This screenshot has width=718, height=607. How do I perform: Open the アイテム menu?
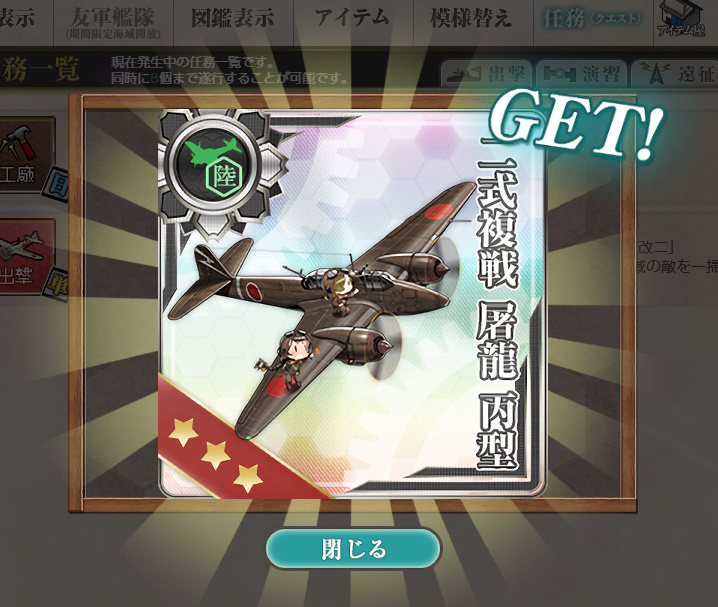point(352,20)
